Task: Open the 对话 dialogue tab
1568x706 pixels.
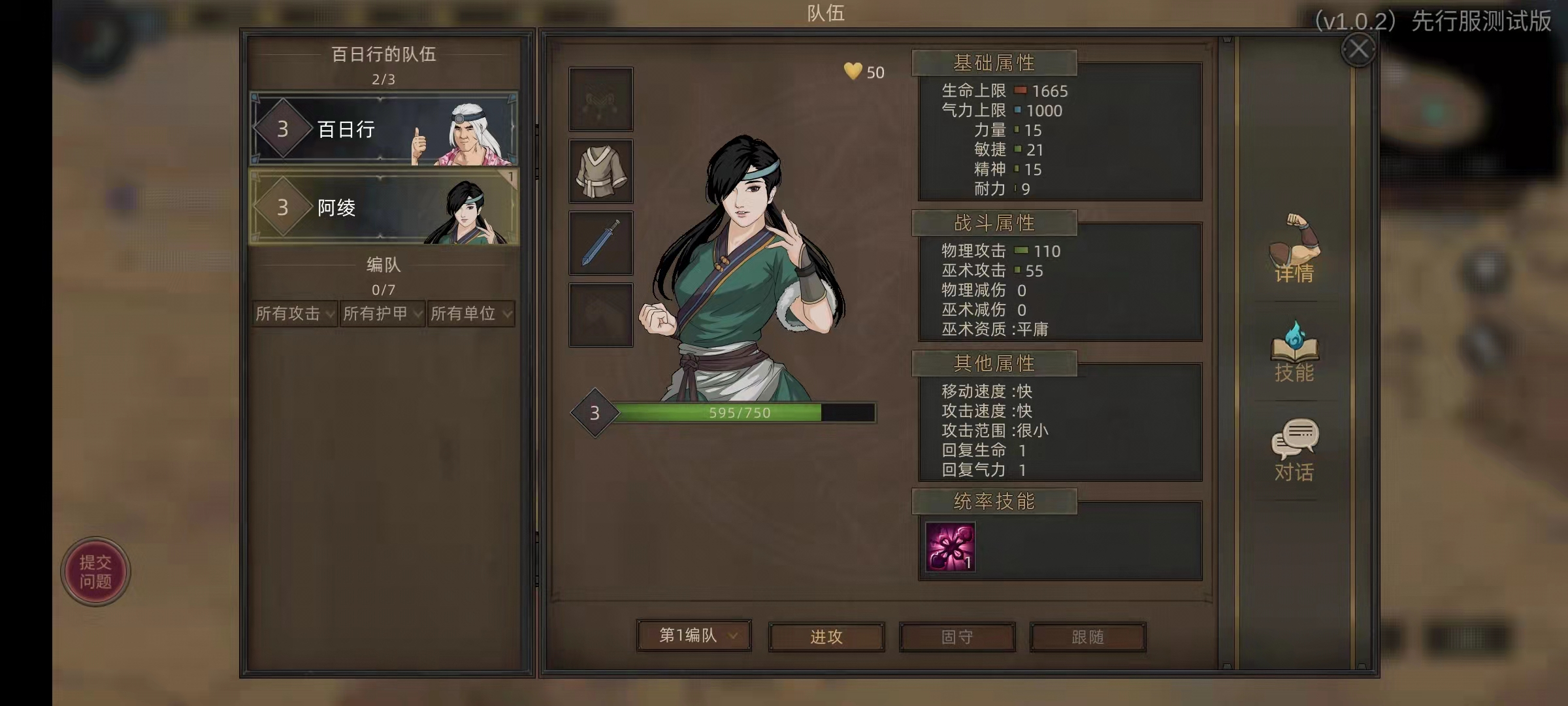Action: click(1294, 451)
